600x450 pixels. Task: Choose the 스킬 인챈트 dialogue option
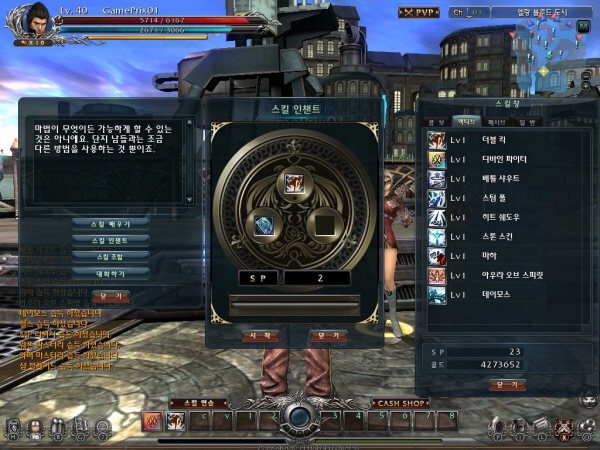pos(97,240)
